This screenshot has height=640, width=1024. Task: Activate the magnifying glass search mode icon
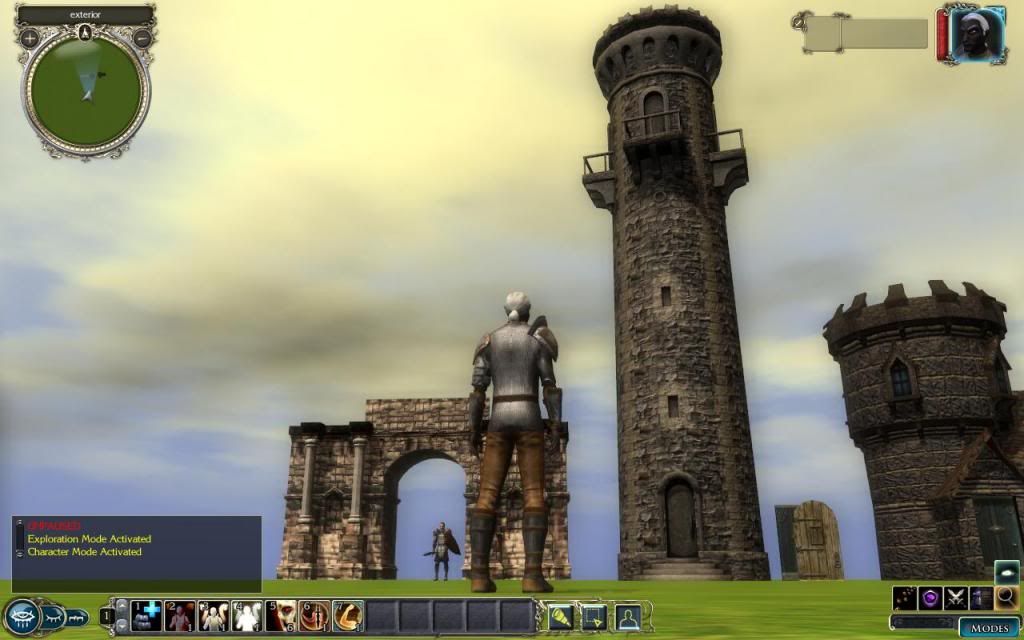[1007, 598]
